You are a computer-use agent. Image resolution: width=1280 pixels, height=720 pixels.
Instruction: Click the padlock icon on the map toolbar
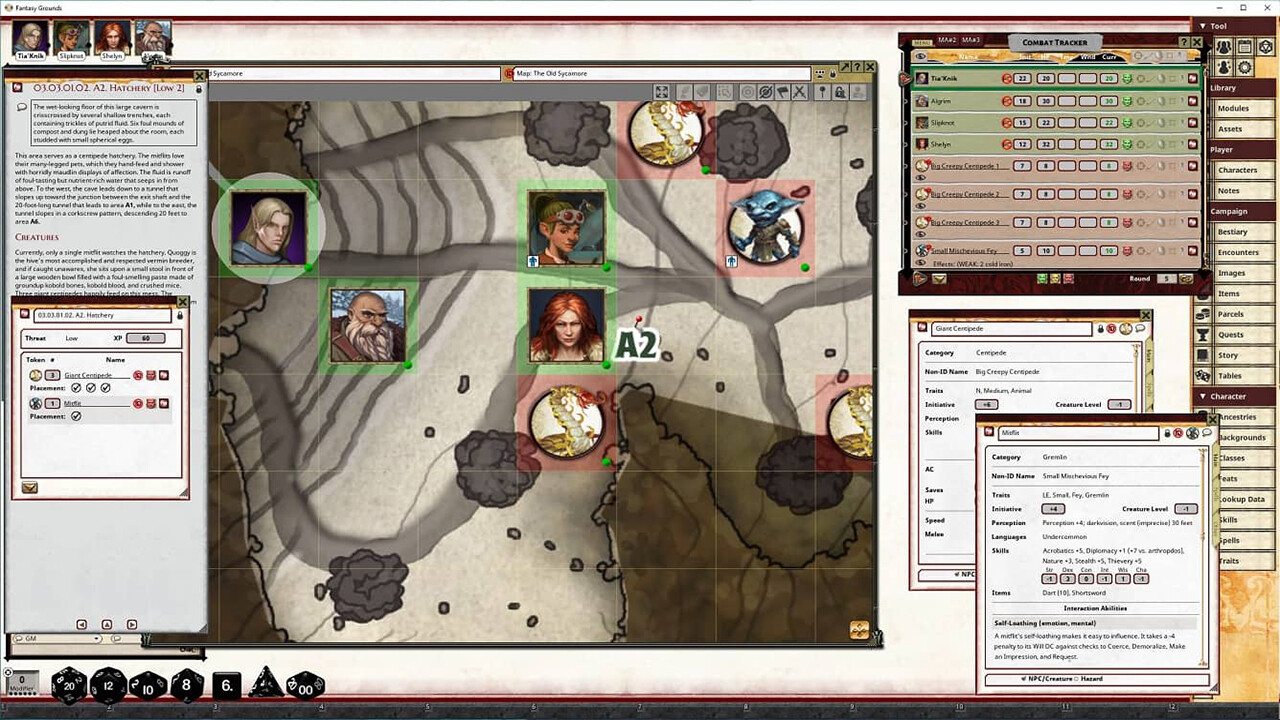tap(841, 92)
